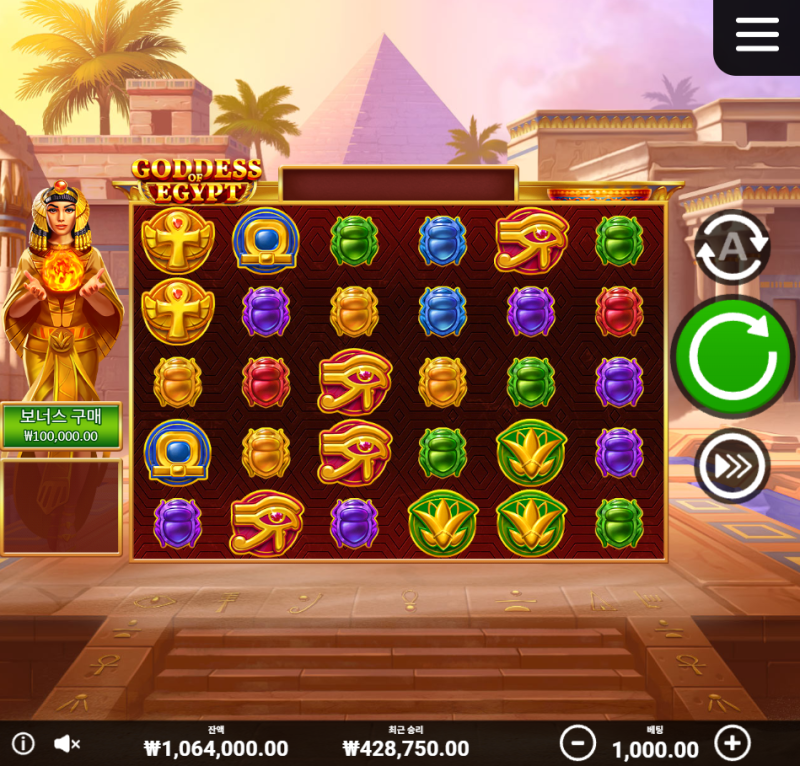
Task: Toggle the muted speaker sound icon
Action: click(67, 743)
